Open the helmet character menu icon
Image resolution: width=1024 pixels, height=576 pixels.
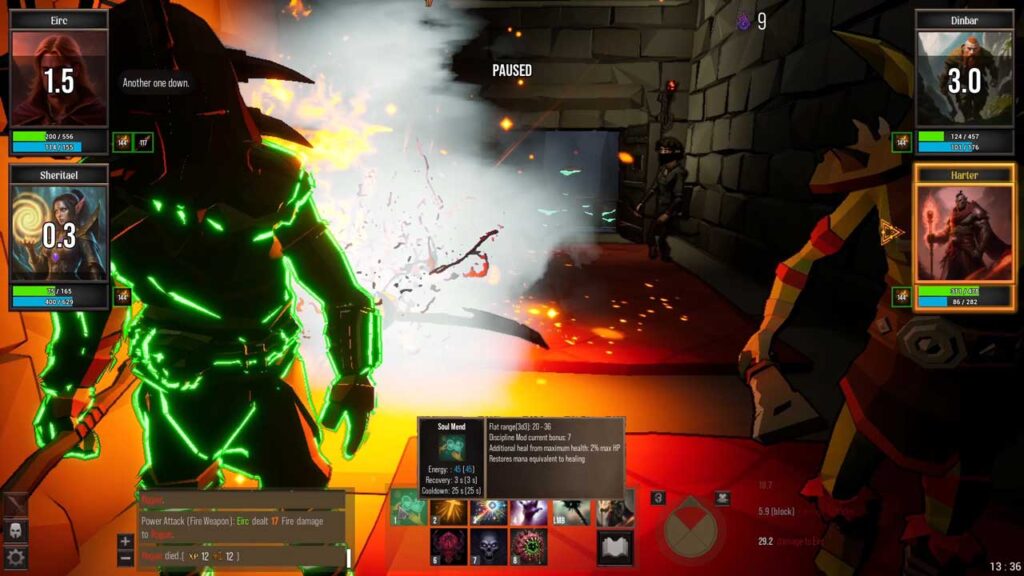[16, 530]
